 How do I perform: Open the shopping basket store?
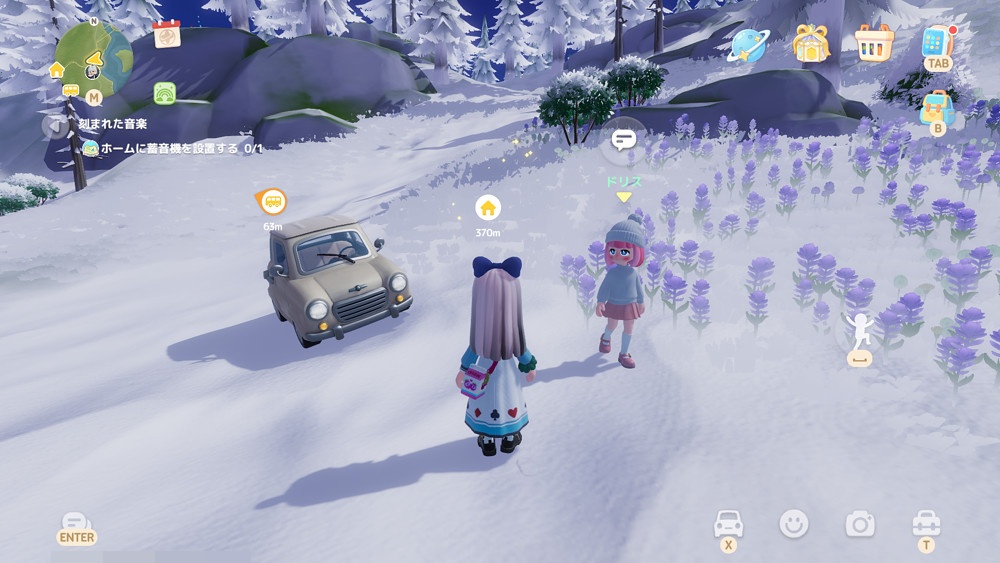pos(873,43)
